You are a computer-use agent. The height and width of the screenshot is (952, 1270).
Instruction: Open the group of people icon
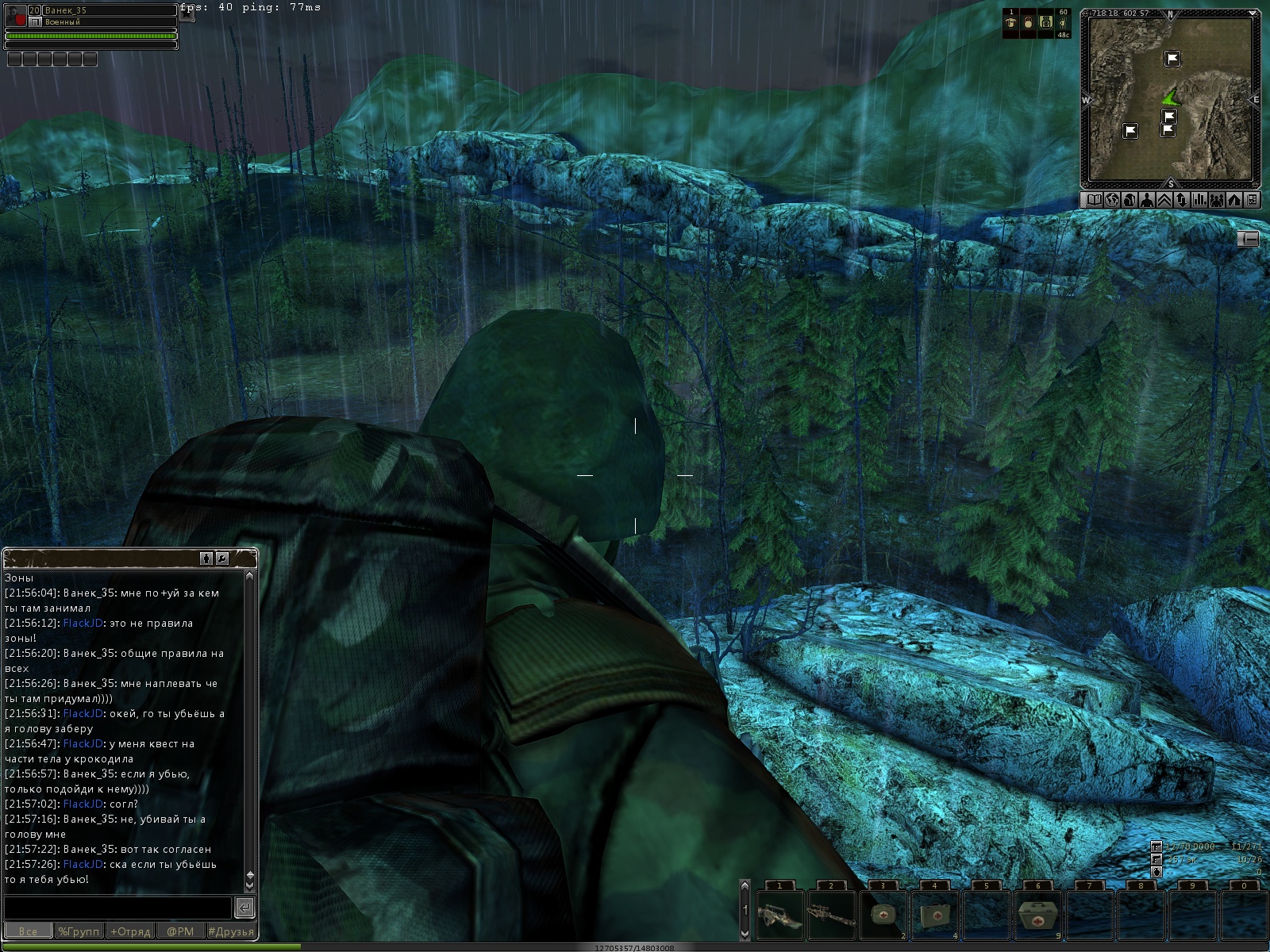(x=1217, y=200)
